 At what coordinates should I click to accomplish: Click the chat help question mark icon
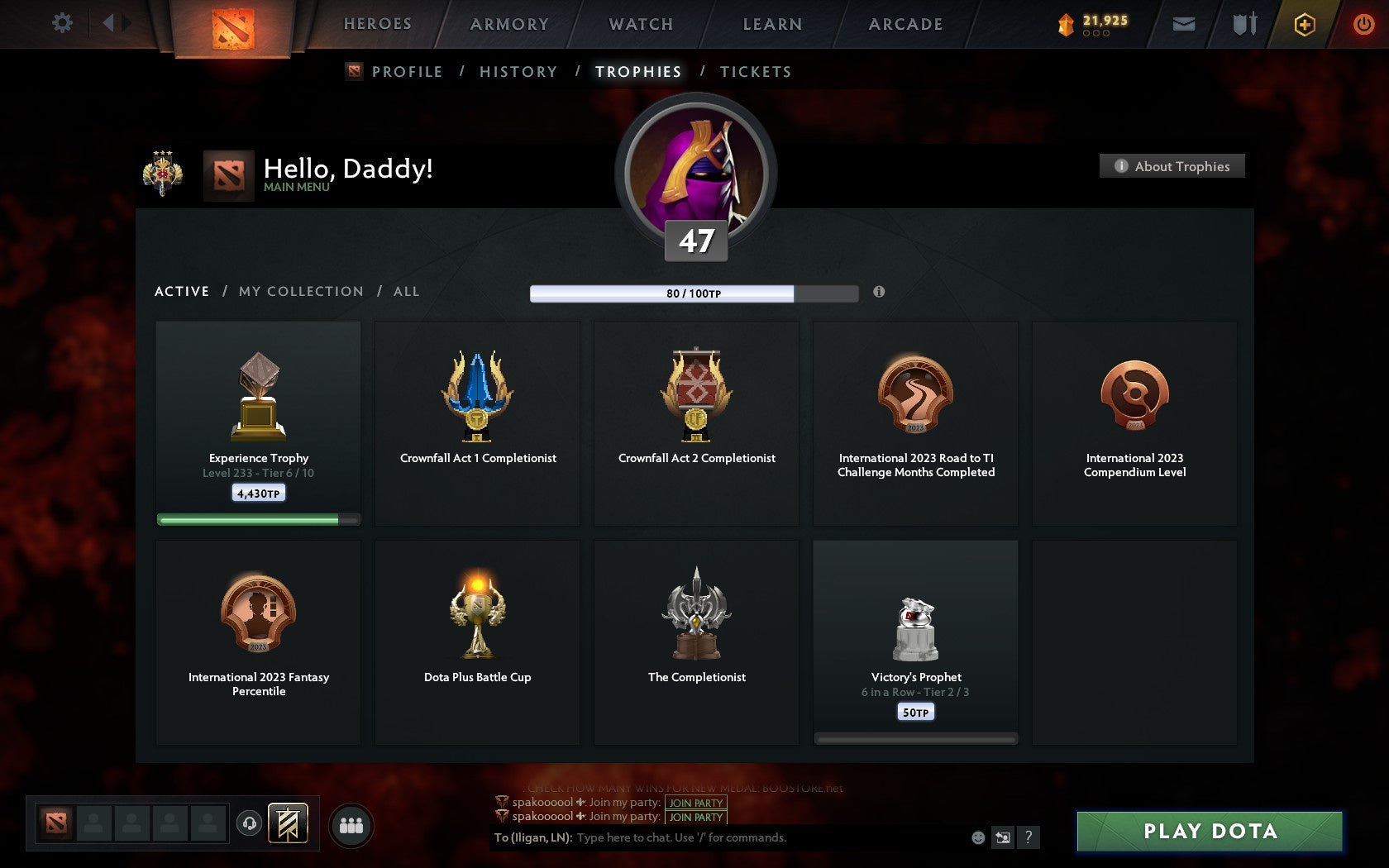1028,837
